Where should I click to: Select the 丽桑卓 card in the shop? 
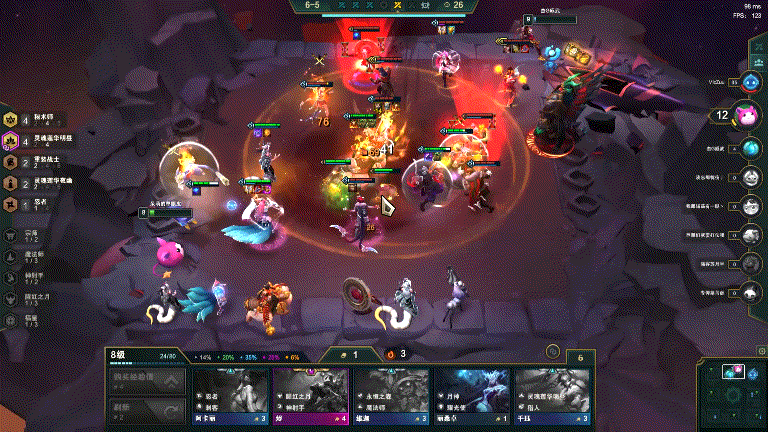[x=471, y=397]
